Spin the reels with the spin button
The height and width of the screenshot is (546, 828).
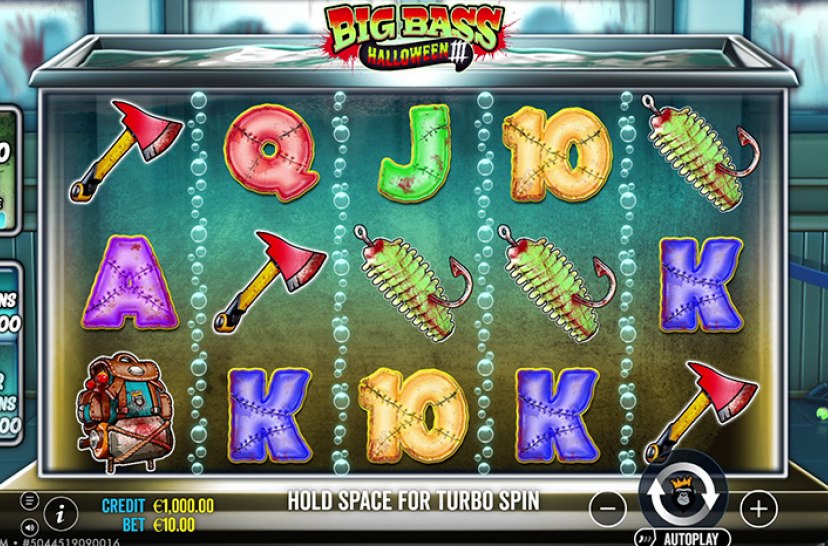(683, 497)
